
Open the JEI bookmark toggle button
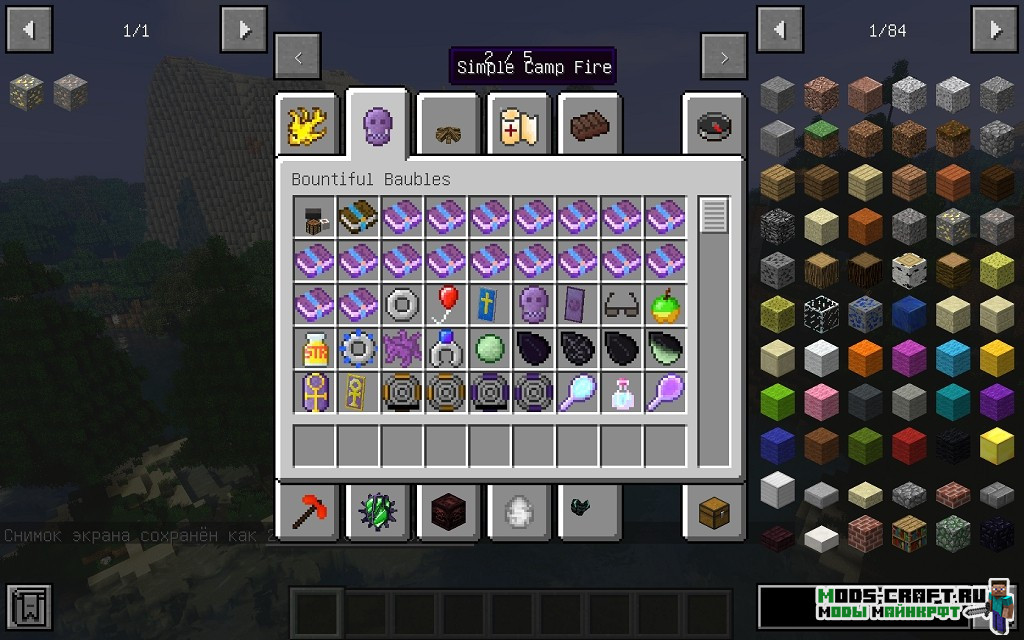coord(28,607)
